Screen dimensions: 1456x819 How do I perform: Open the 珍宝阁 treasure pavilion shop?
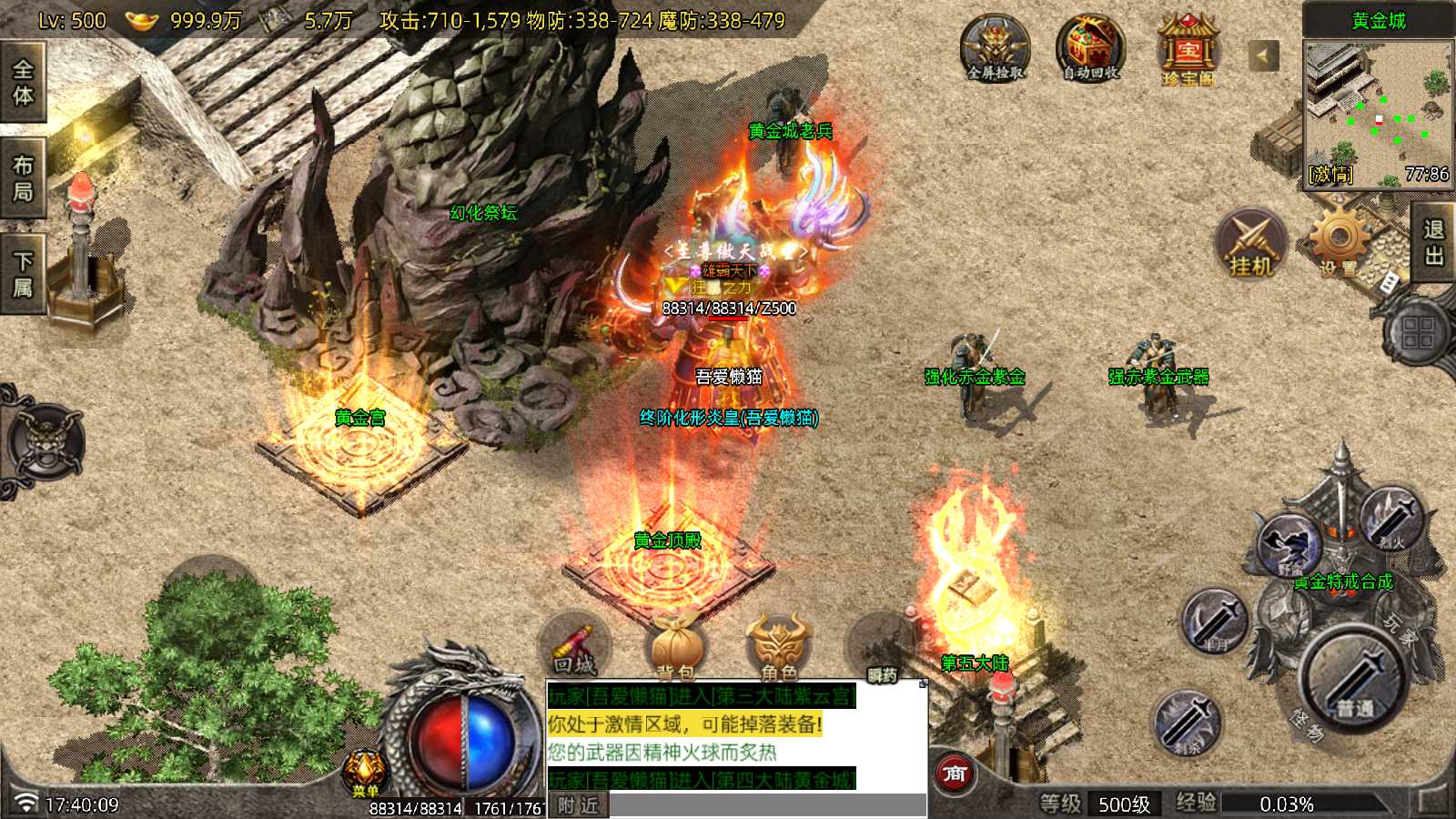(1188, 51)
